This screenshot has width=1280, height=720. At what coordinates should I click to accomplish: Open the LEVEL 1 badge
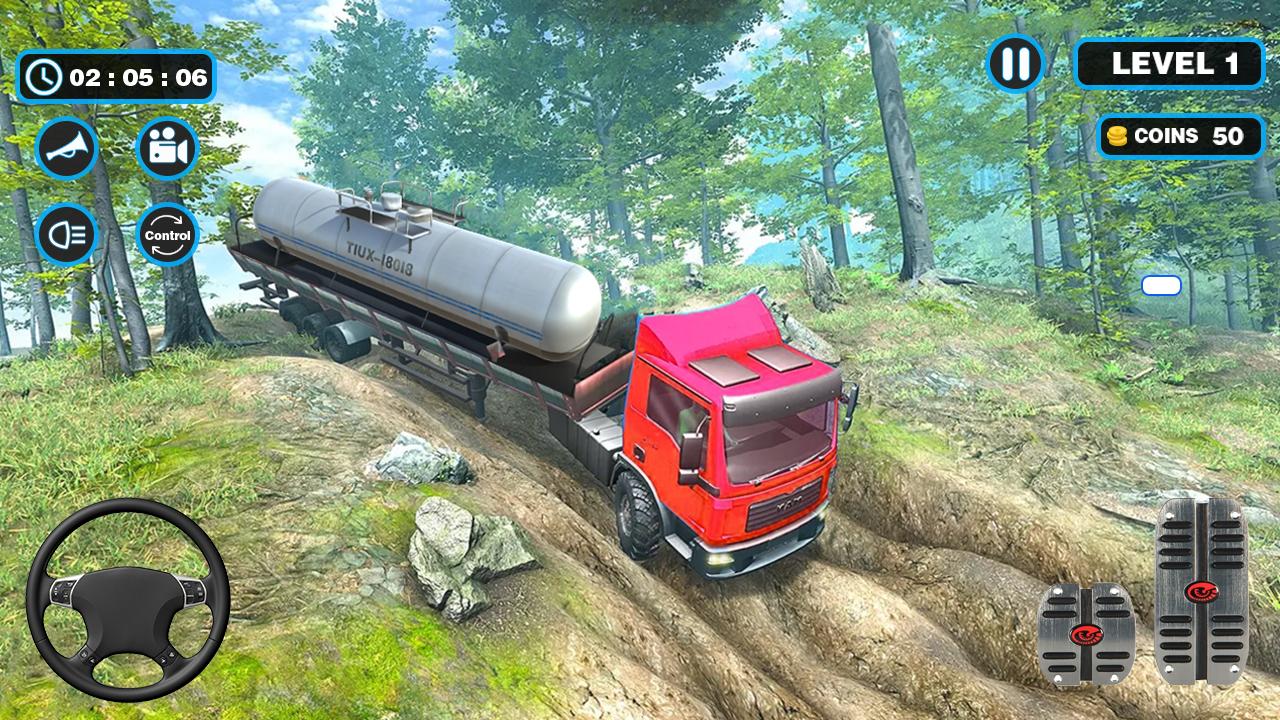pos(1170,65)
